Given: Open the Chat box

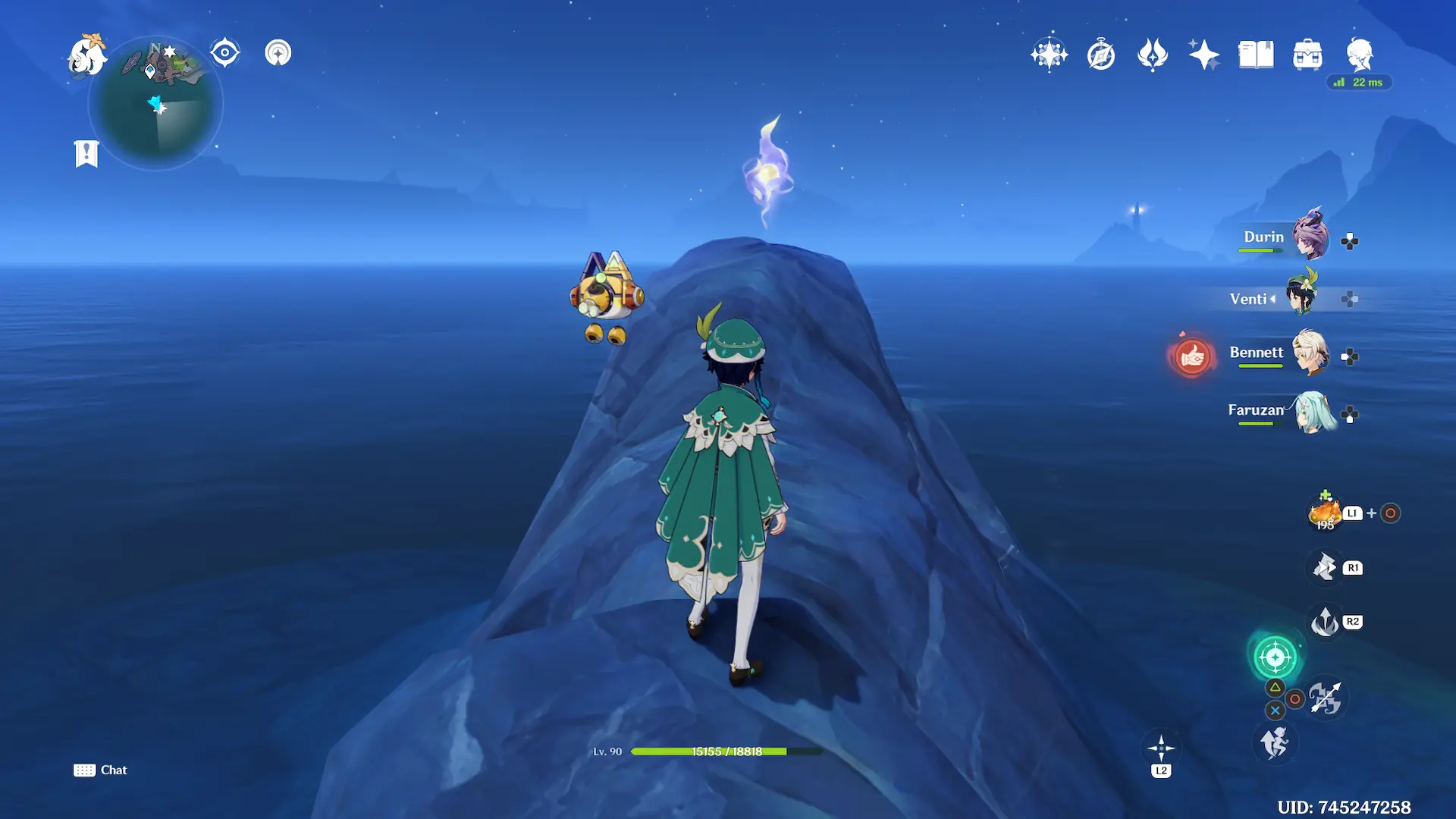Looking at the screenshot, I should 101,770.
